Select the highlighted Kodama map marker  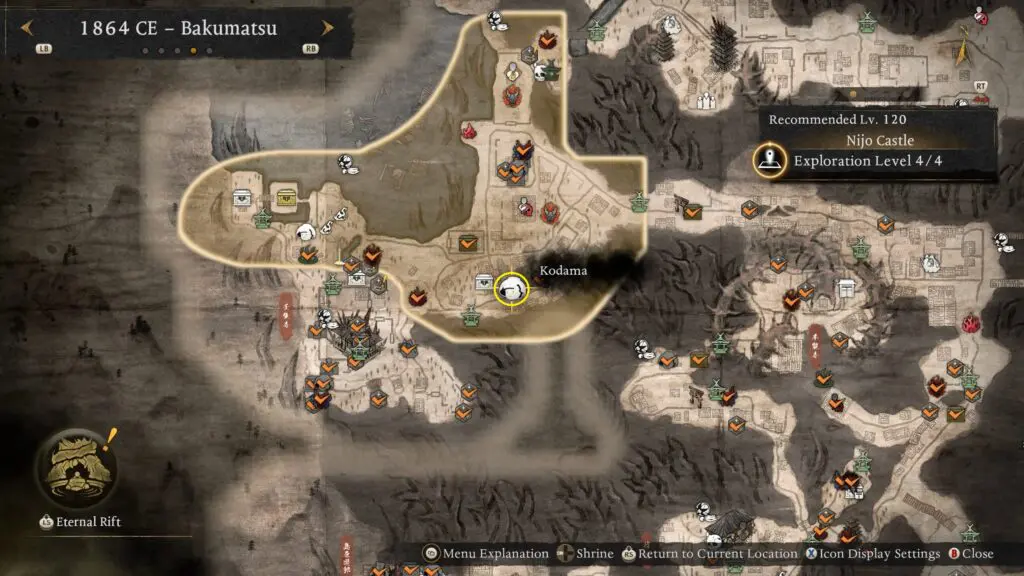512,288
